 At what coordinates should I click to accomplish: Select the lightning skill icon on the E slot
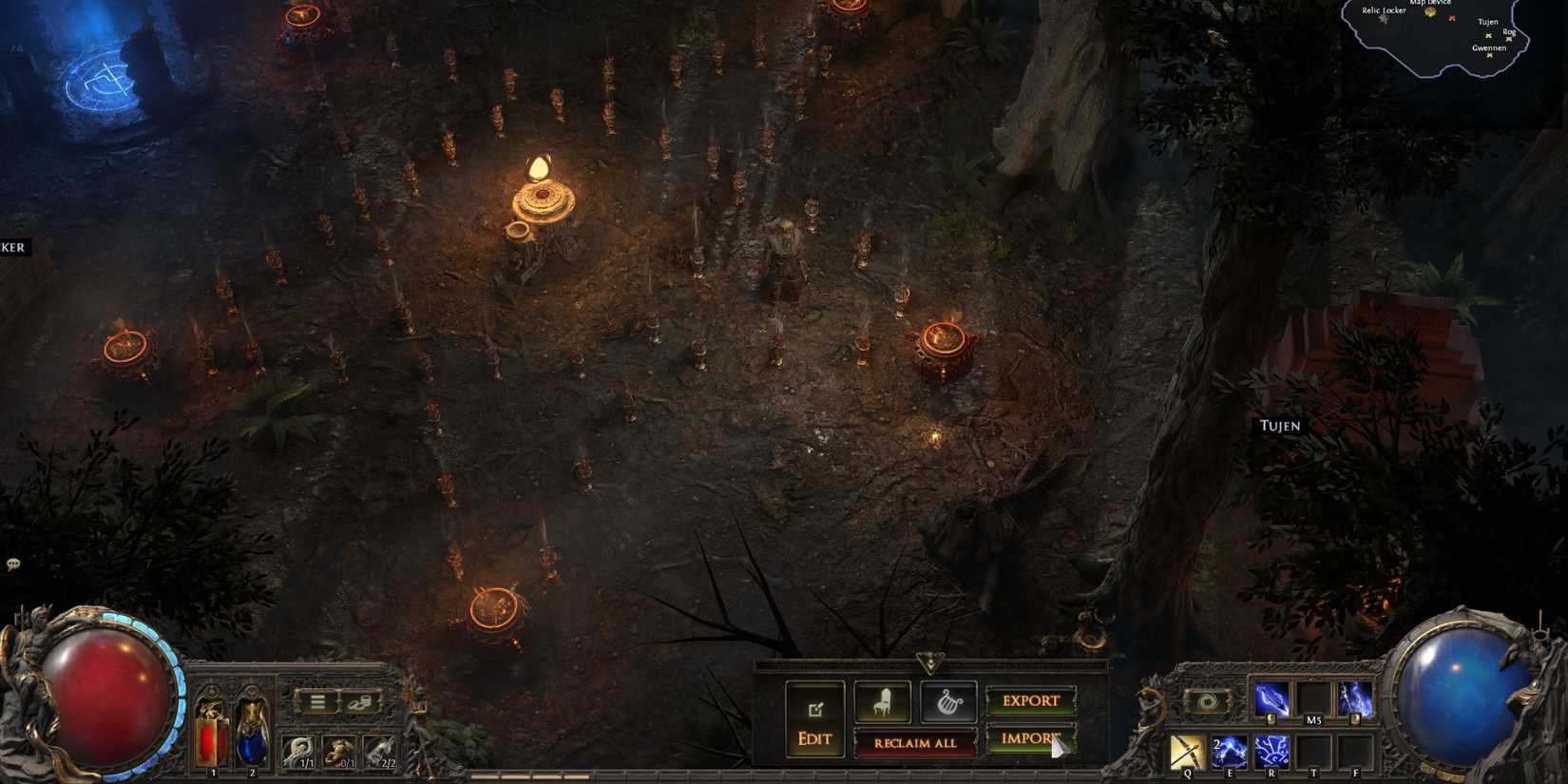(1230, 751)
